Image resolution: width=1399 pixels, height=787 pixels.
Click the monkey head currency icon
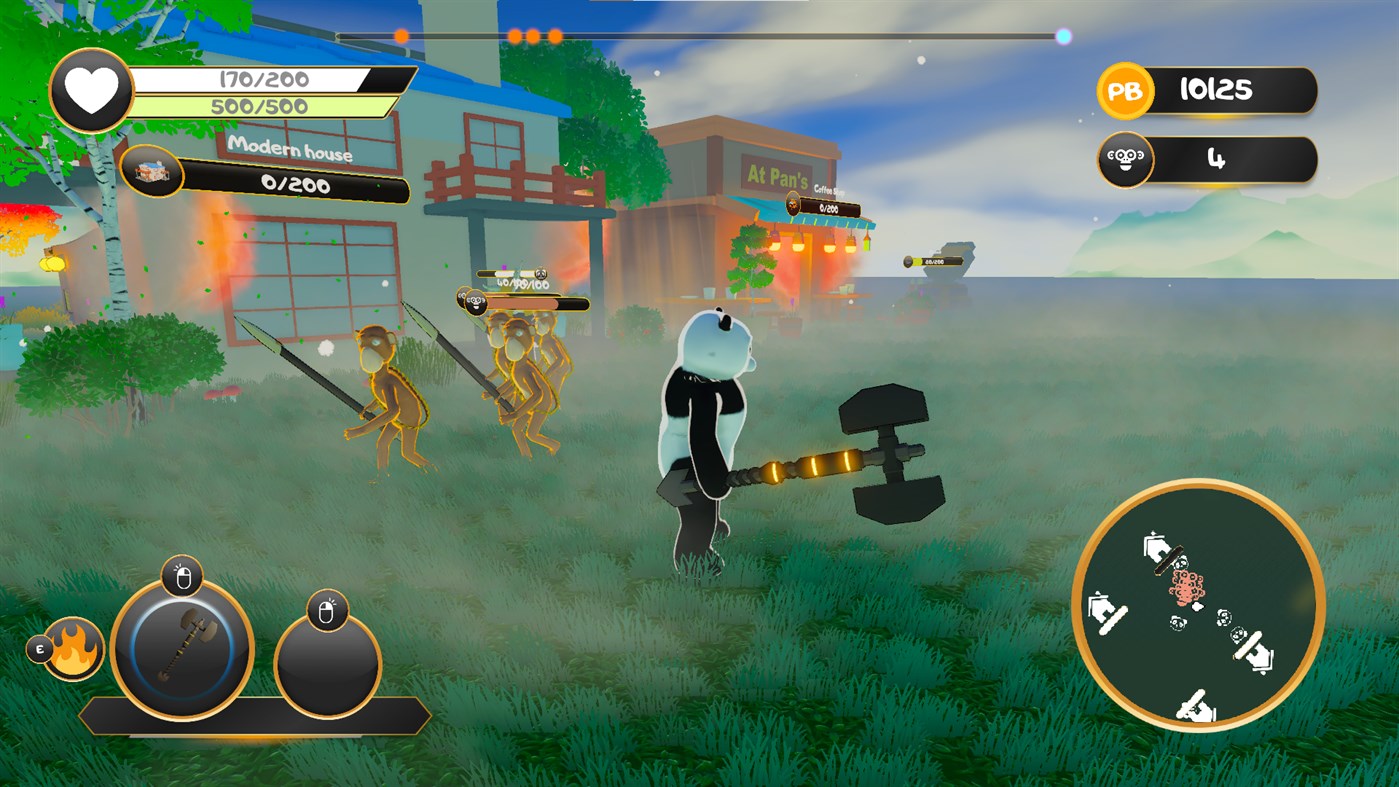[1124, 158]
